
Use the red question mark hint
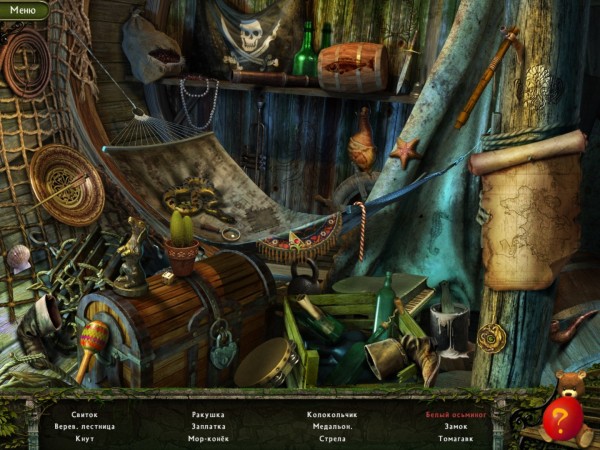[x=562, y=418]
